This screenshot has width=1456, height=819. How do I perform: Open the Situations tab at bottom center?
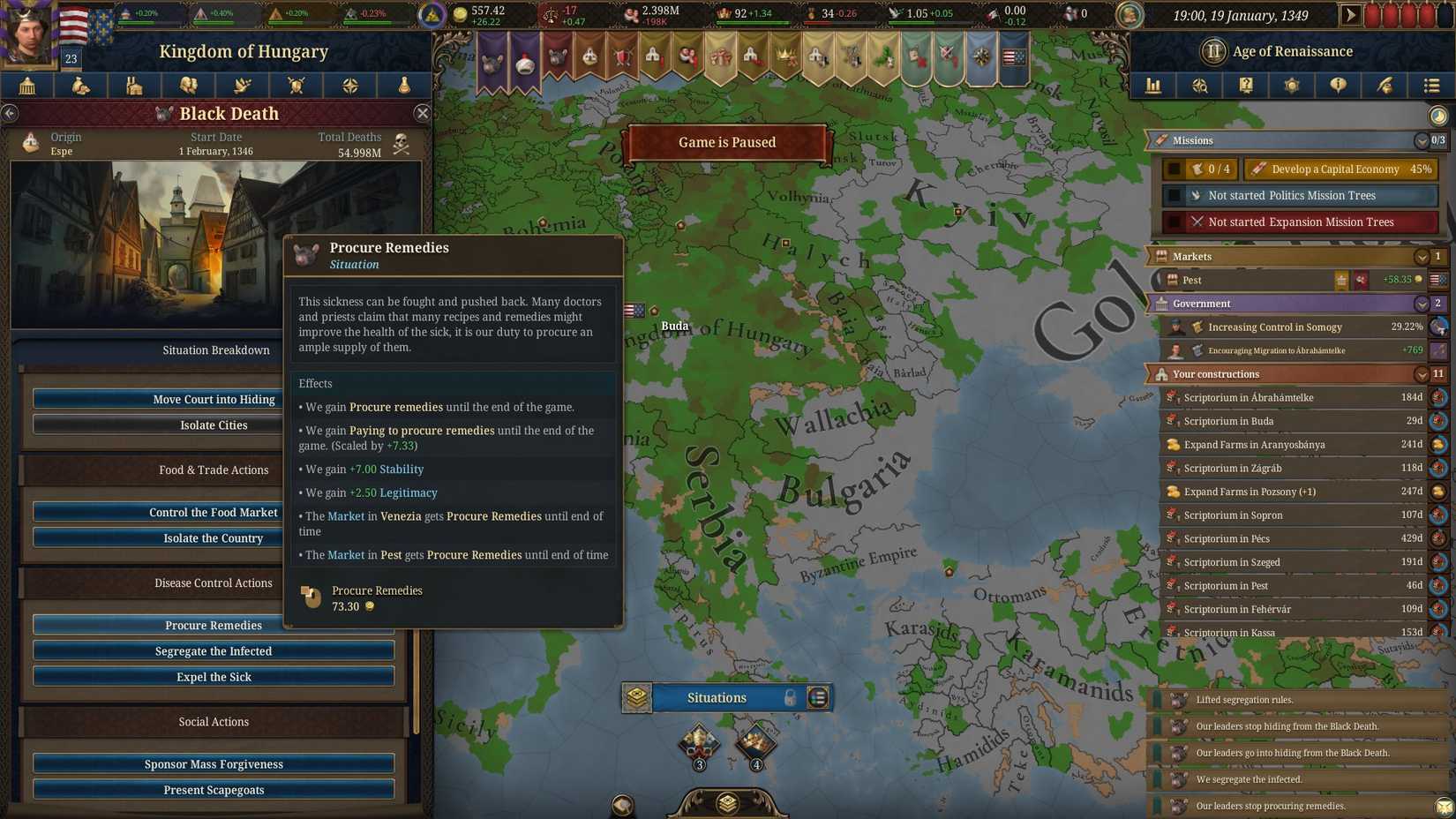(717, 697)
